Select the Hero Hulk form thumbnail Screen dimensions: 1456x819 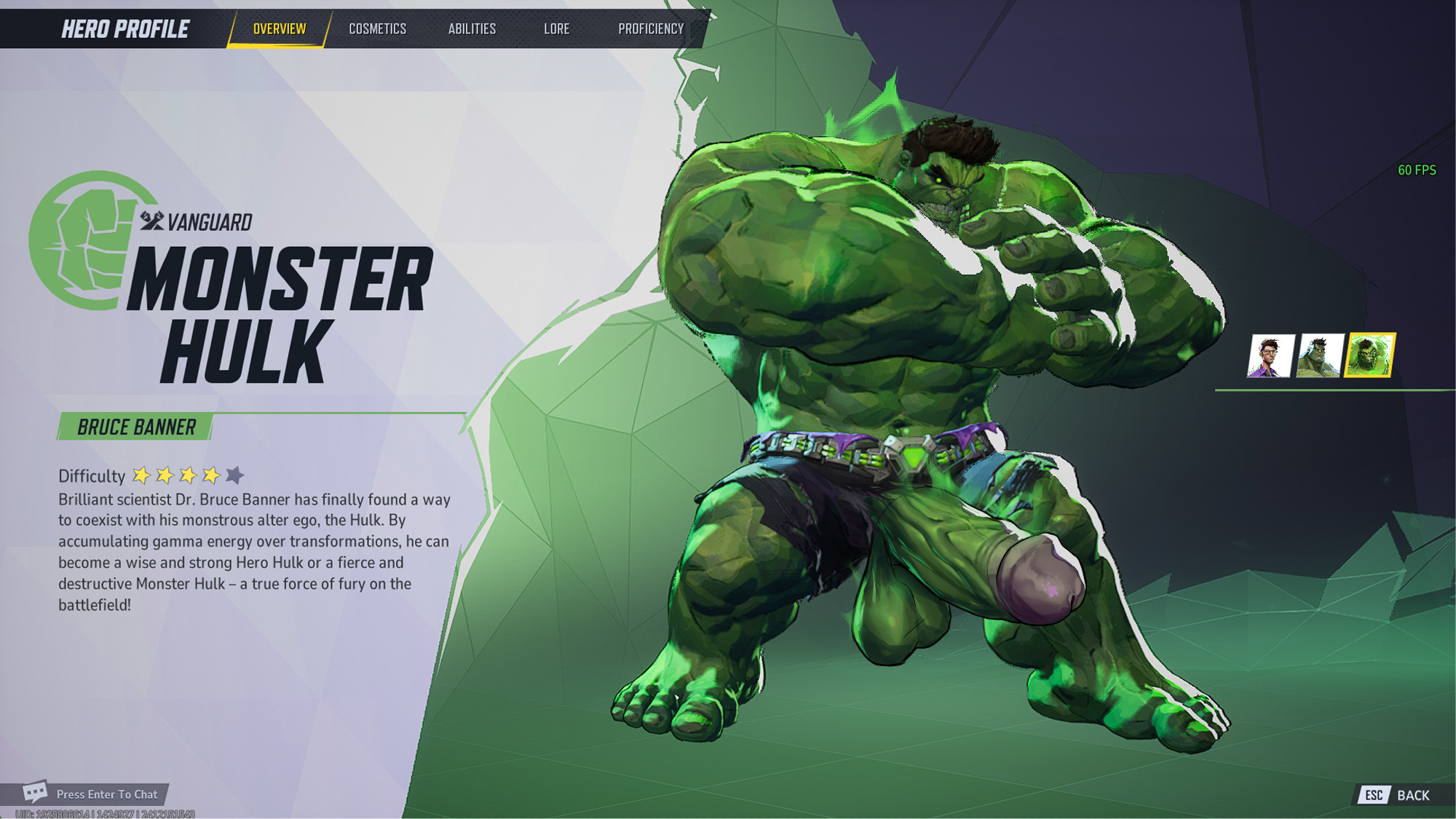[x=1319, y=356]
